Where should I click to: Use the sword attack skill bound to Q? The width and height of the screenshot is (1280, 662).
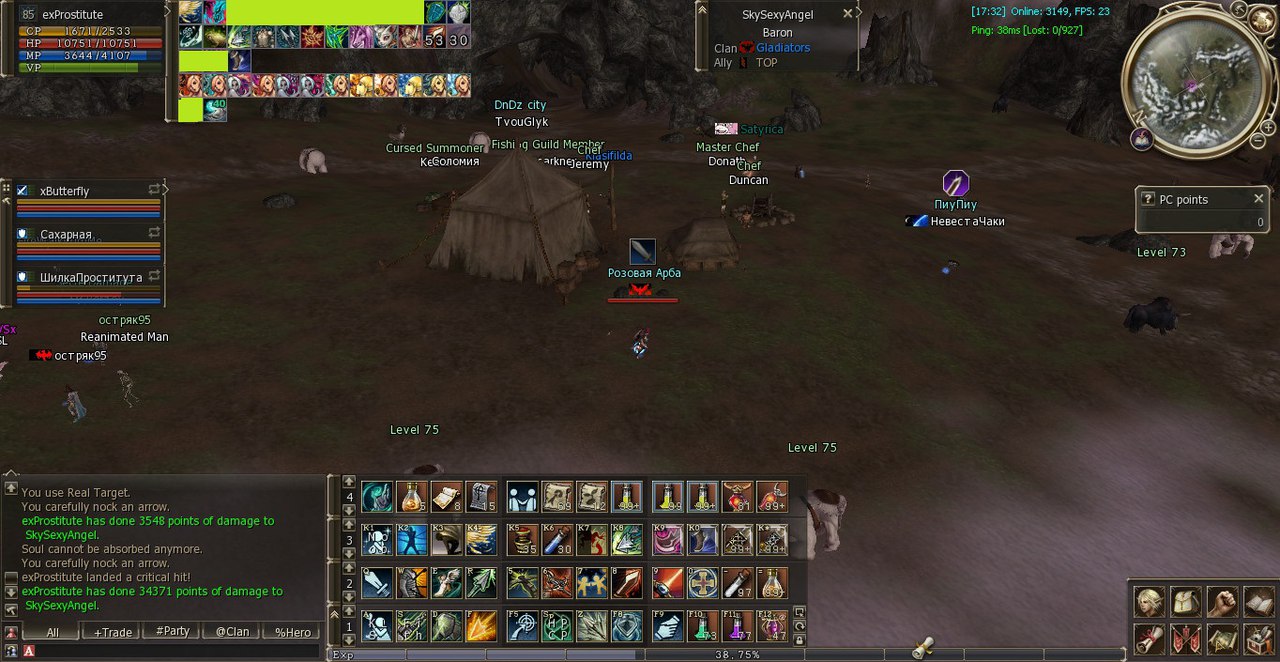(377, 583)
